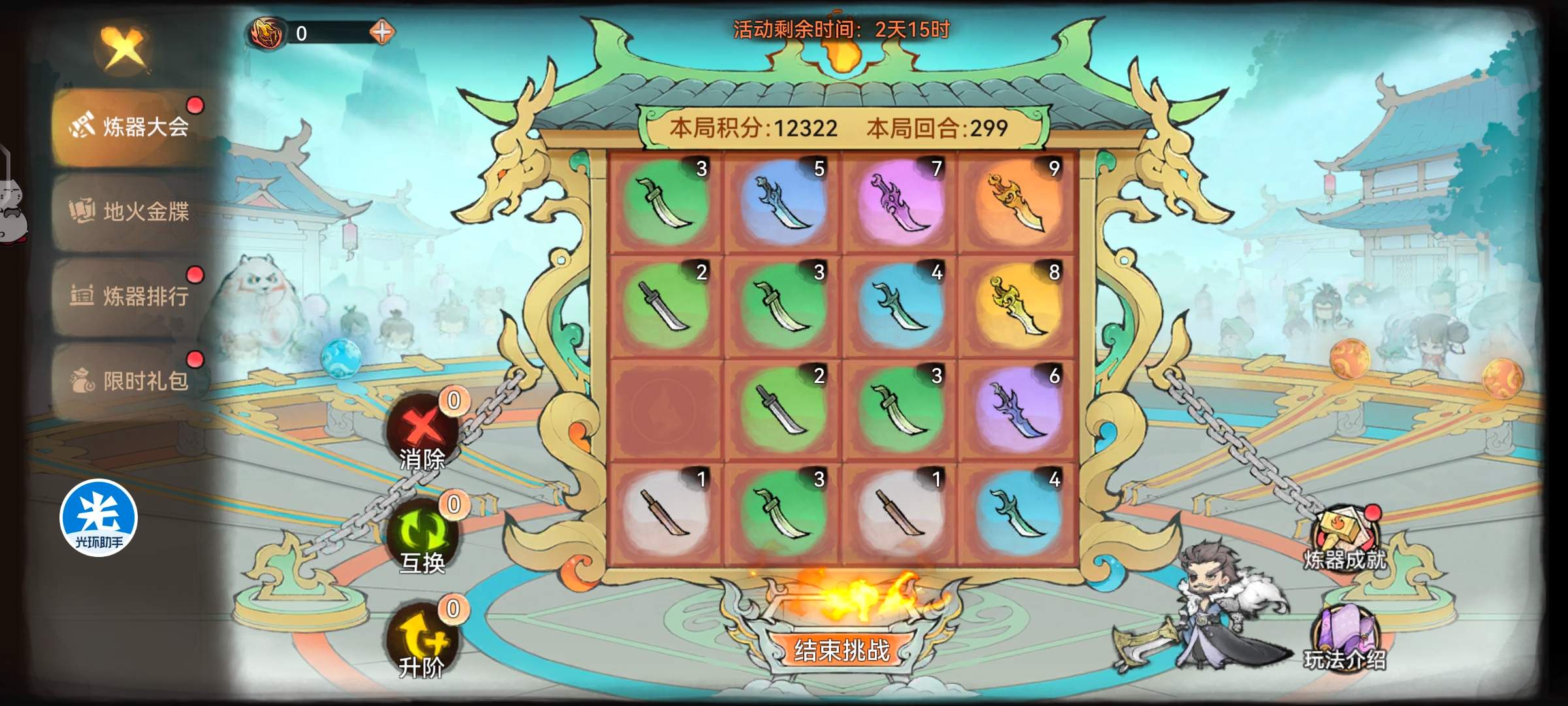Viewport: 1568px width, 706px height.
Task: End the run with 结束挑战
Action: click(x=841, y=650)
